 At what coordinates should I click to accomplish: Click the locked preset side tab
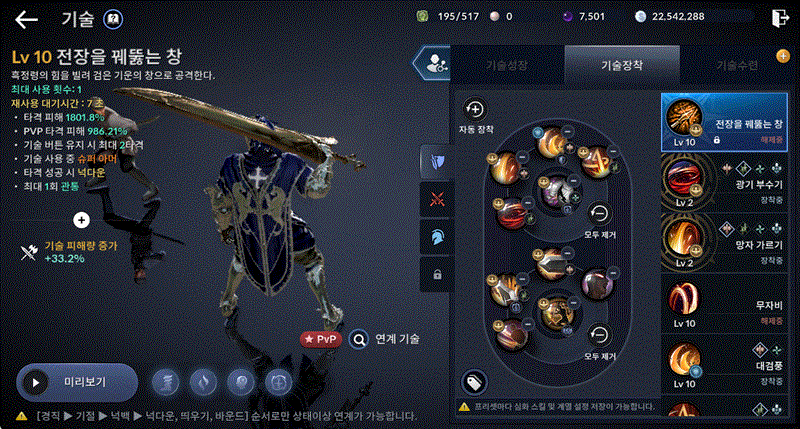click(x=436, y=273)
